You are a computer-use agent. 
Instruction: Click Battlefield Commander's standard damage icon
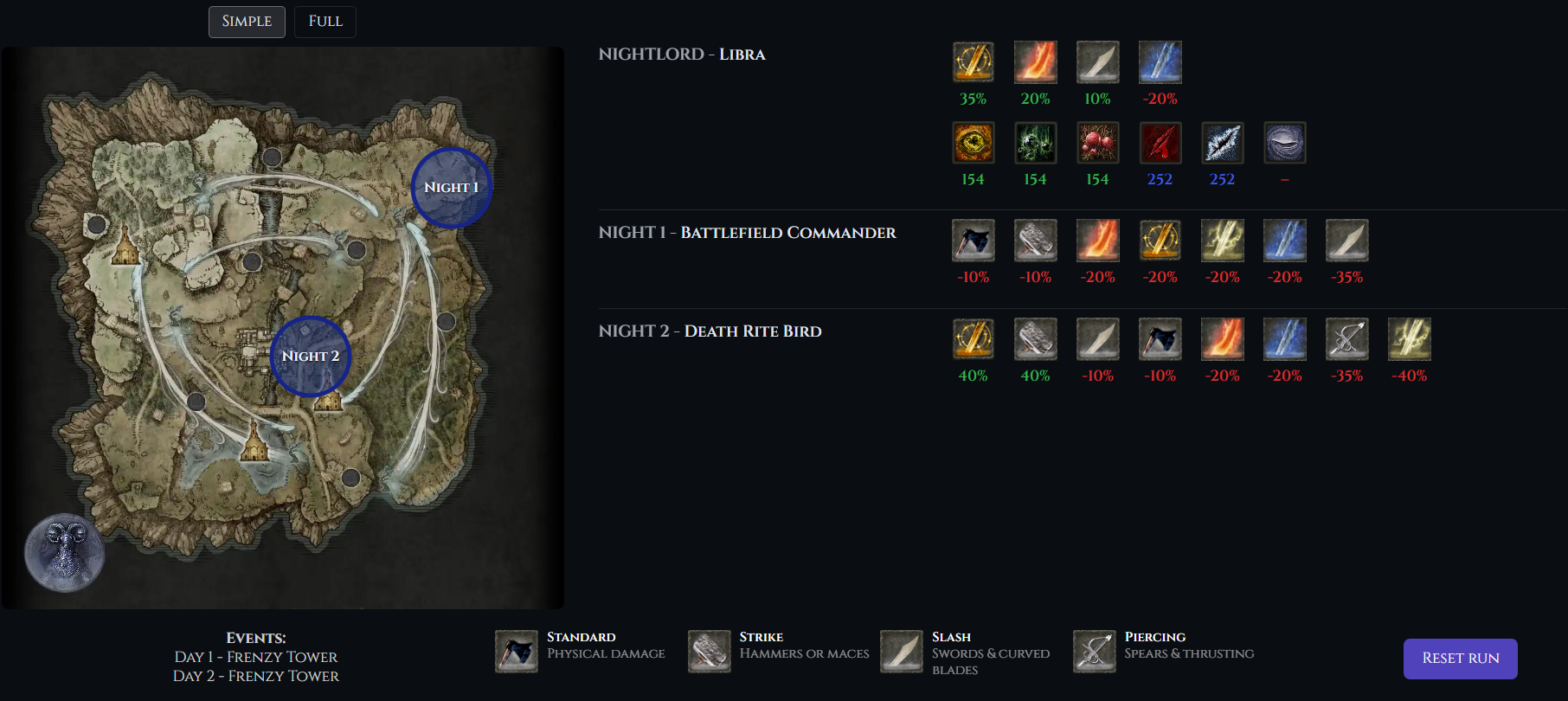973,241
